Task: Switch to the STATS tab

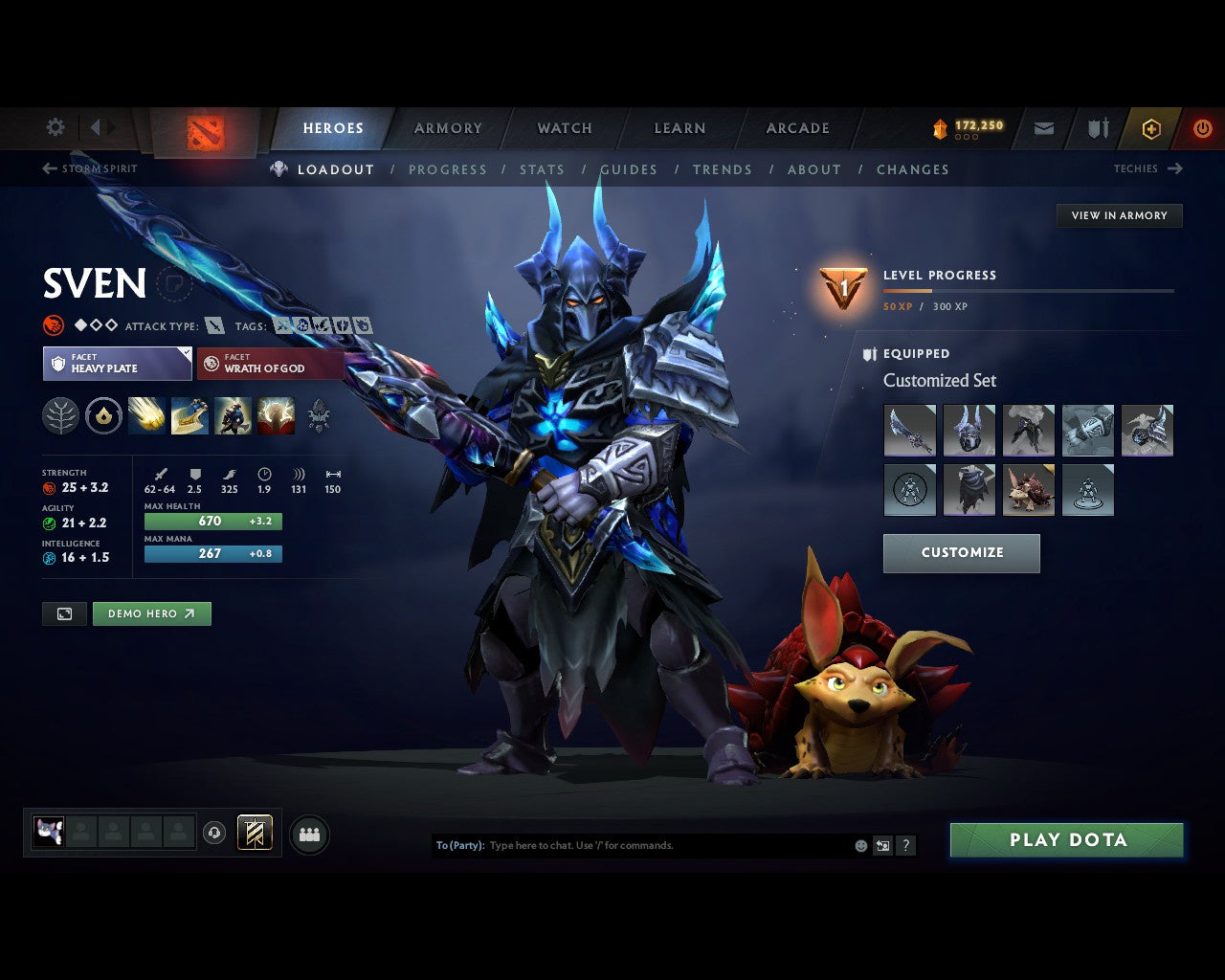Action: (x=543, y=169)
